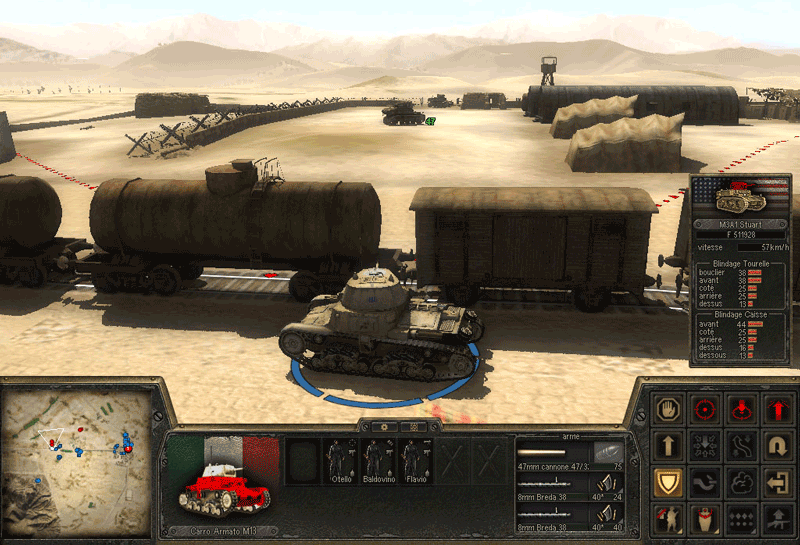Select the winding path movement command

click(741, 445)
